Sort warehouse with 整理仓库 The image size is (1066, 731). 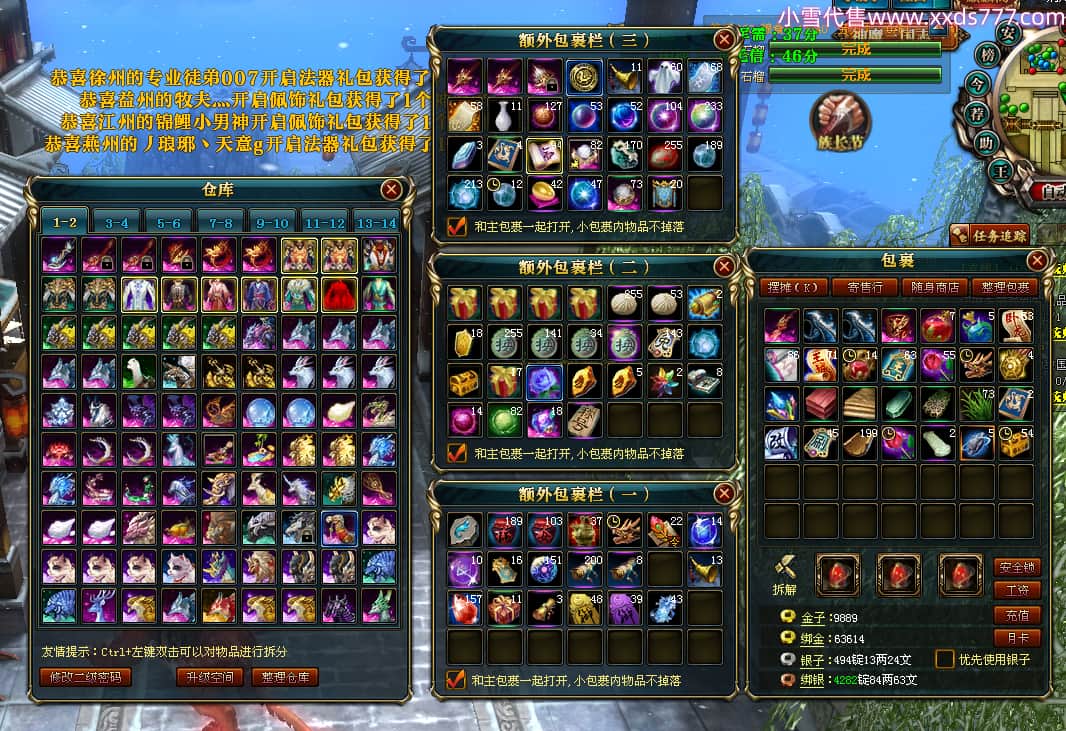(x=286, y=677)
